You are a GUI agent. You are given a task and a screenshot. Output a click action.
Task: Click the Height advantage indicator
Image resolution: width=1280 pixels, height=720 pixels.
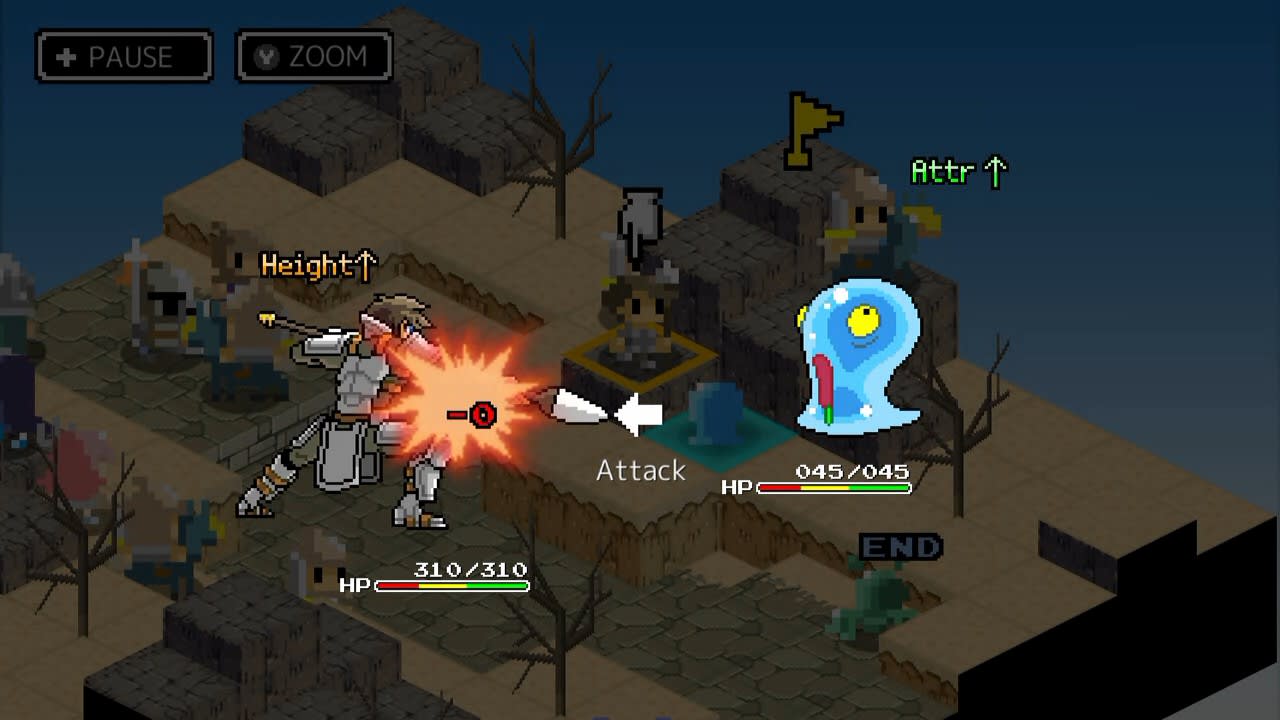[316, 267]
